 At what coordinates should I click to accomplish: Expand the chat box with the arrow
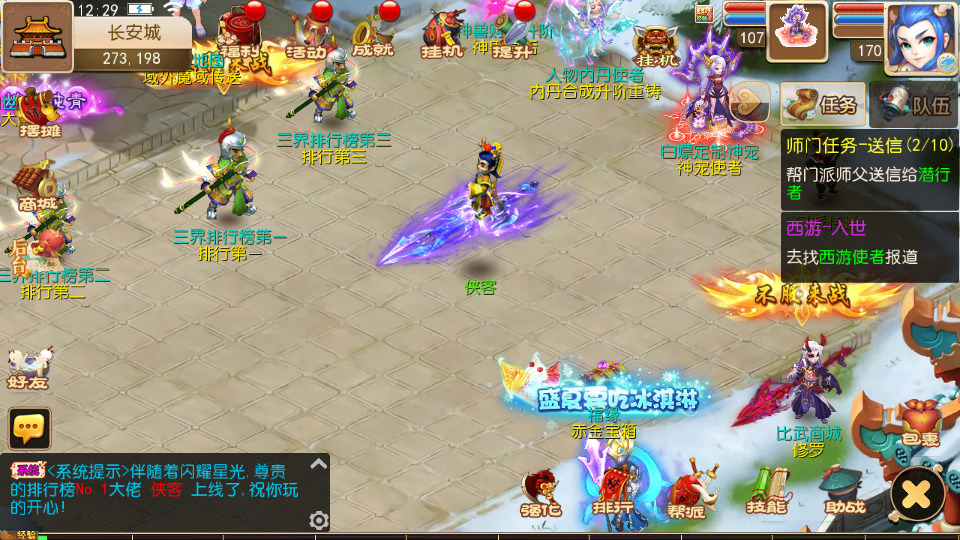pos(318,464)
